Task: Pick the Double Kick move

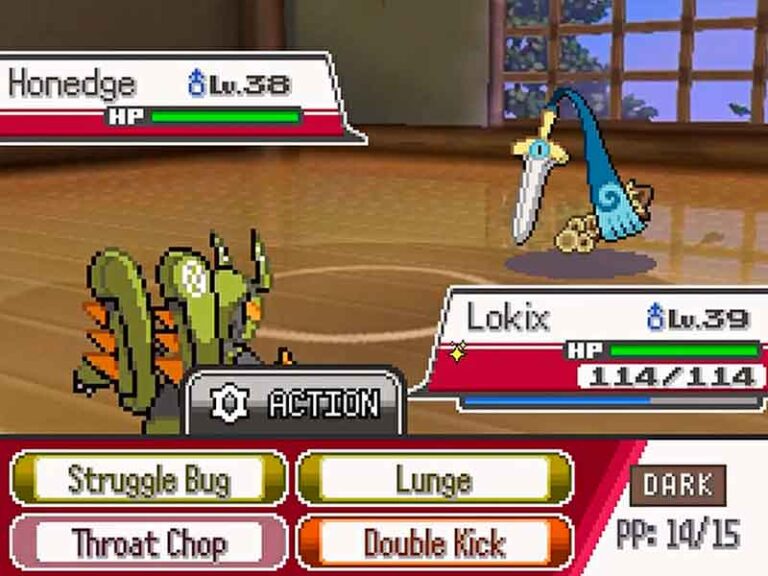Action: pos(434,543)
